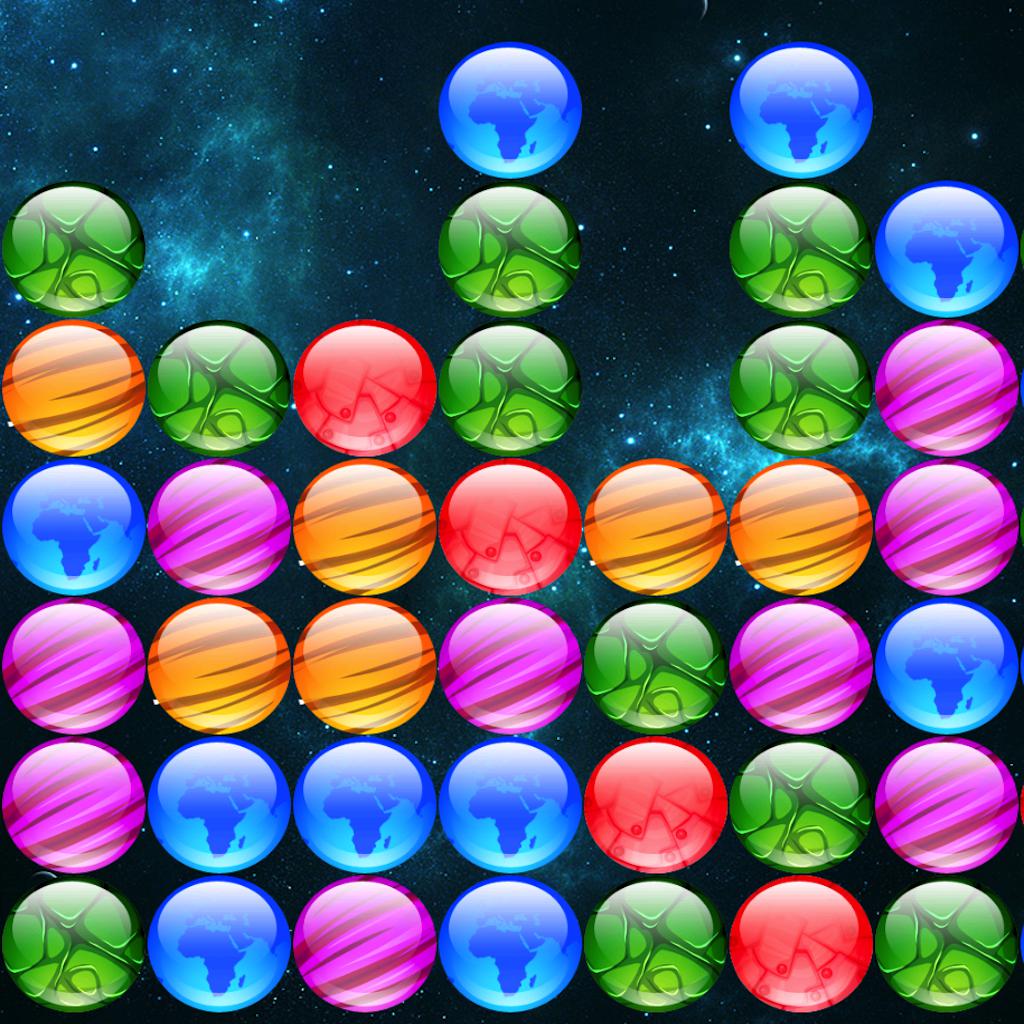Click the orange bubble under green and above blue
Image resolution: width=1024 pixels, height=1024 pixels.
73,388
